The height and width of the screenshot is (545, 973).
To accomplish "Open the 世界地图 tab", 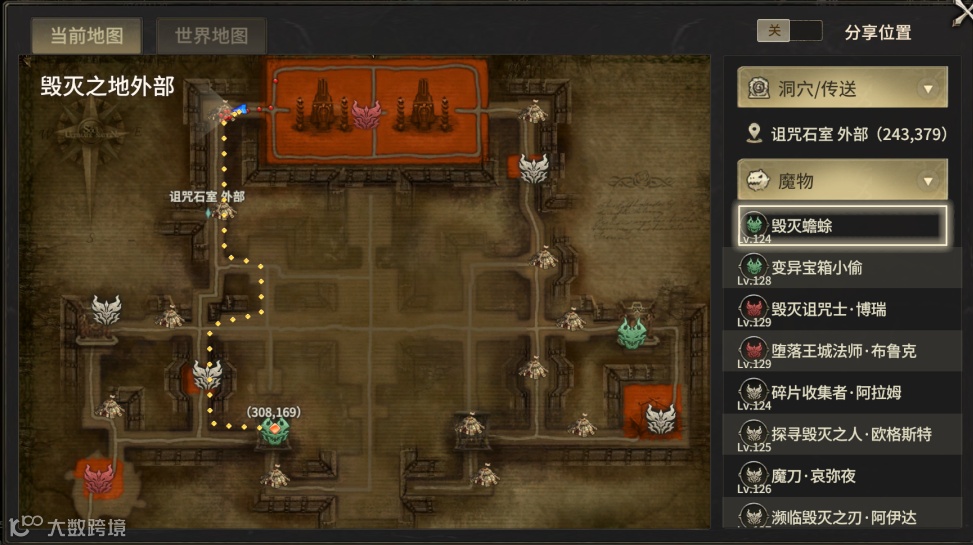I will click(x=211, y=36).
